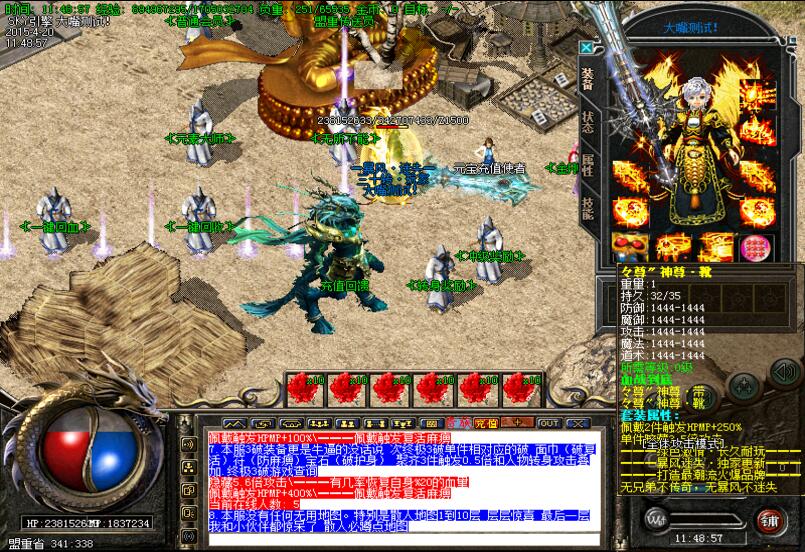Select the 装备 (equipment) tab
This screenshot has height=552, width=805.
pos(588,78)
